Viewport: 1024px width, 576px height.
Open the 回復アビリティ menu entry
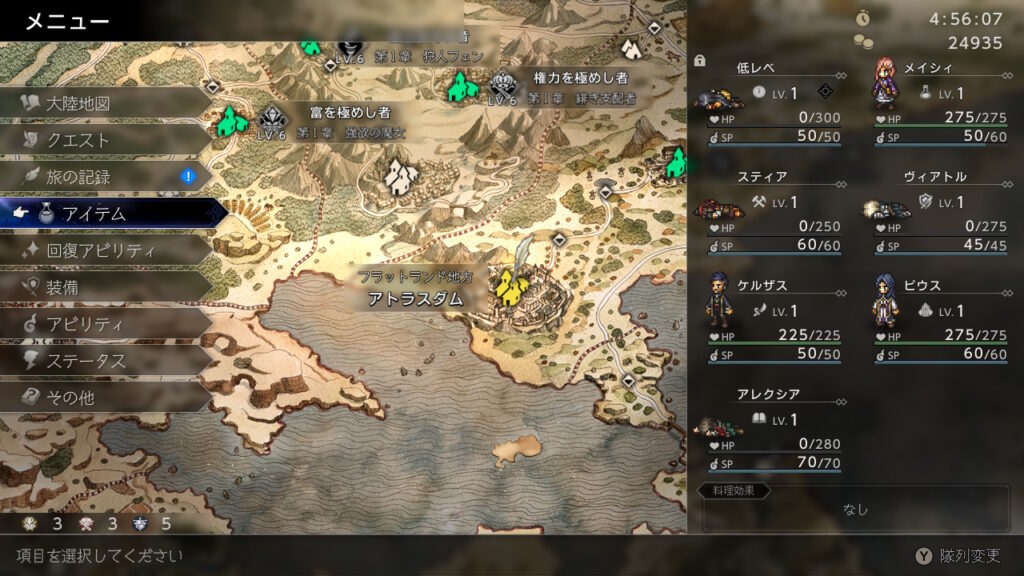[x=100, y=250]
